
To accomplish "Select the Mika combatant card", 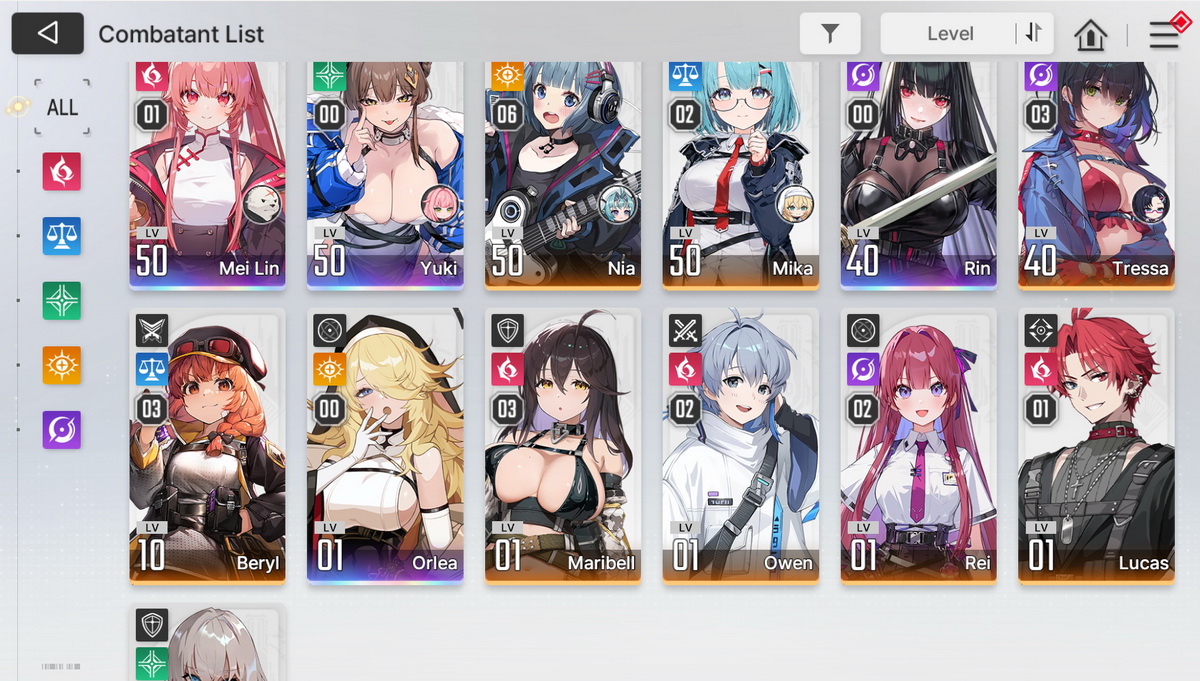I will tap(740, 175).
